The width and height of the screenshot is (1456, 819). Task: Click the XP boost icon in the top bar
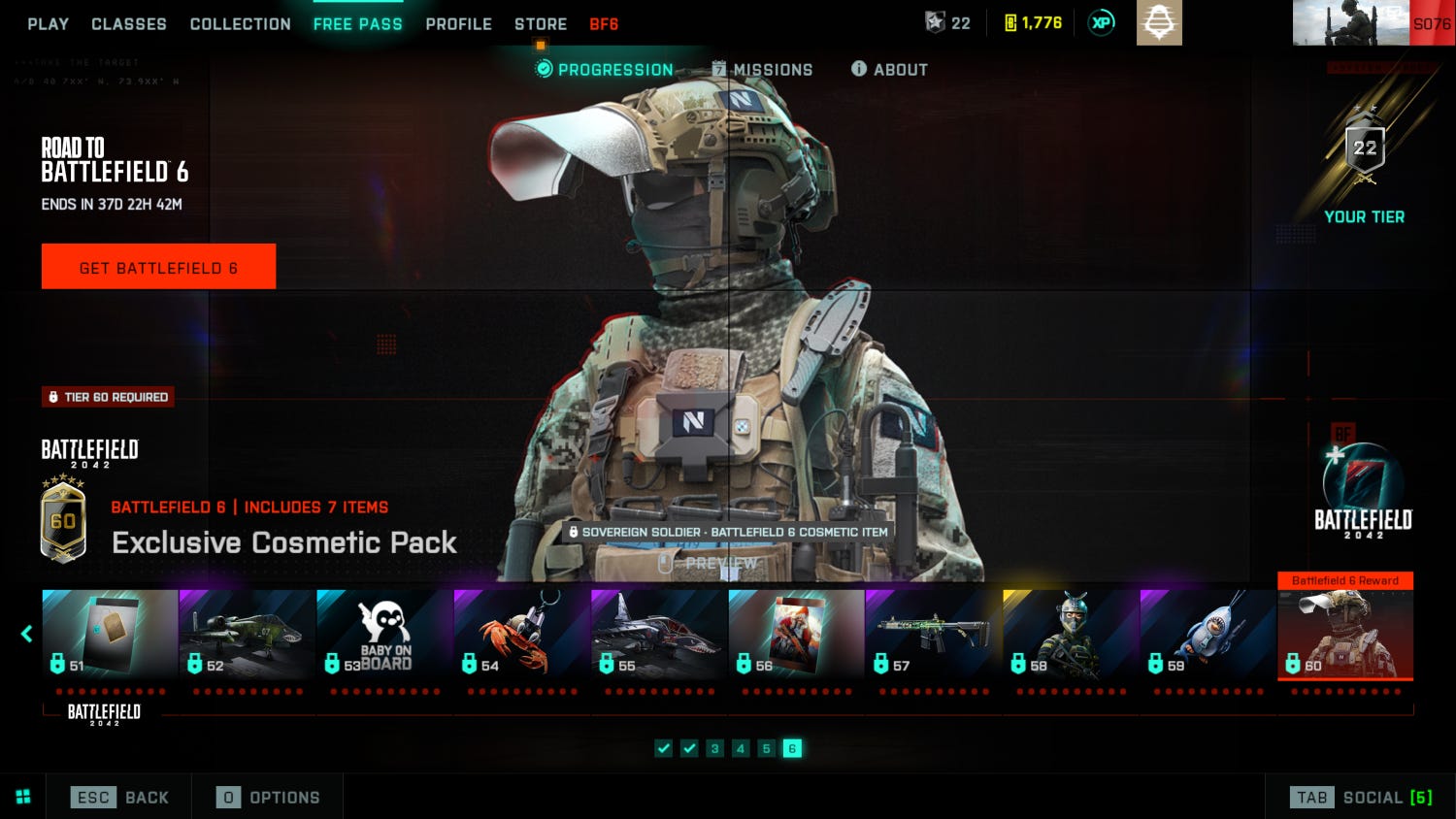[1101, 21]
